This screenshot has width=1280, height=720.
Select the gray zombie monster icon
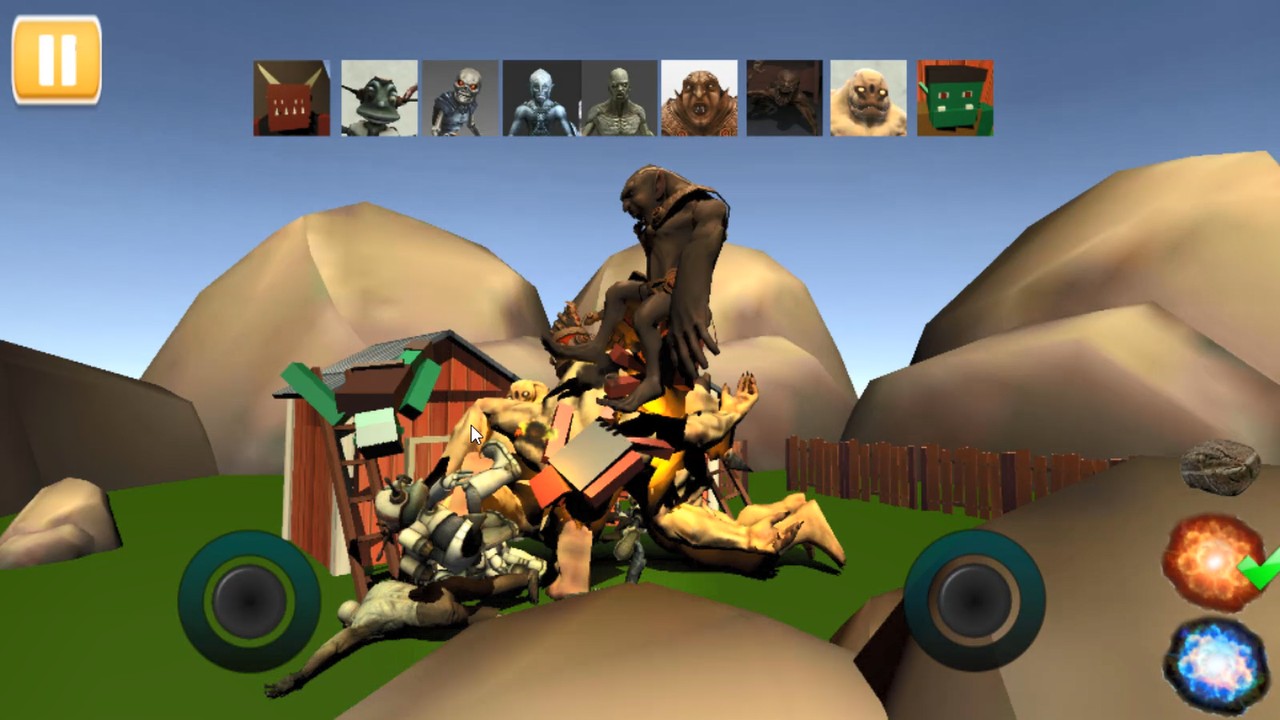tap(617, 97)
